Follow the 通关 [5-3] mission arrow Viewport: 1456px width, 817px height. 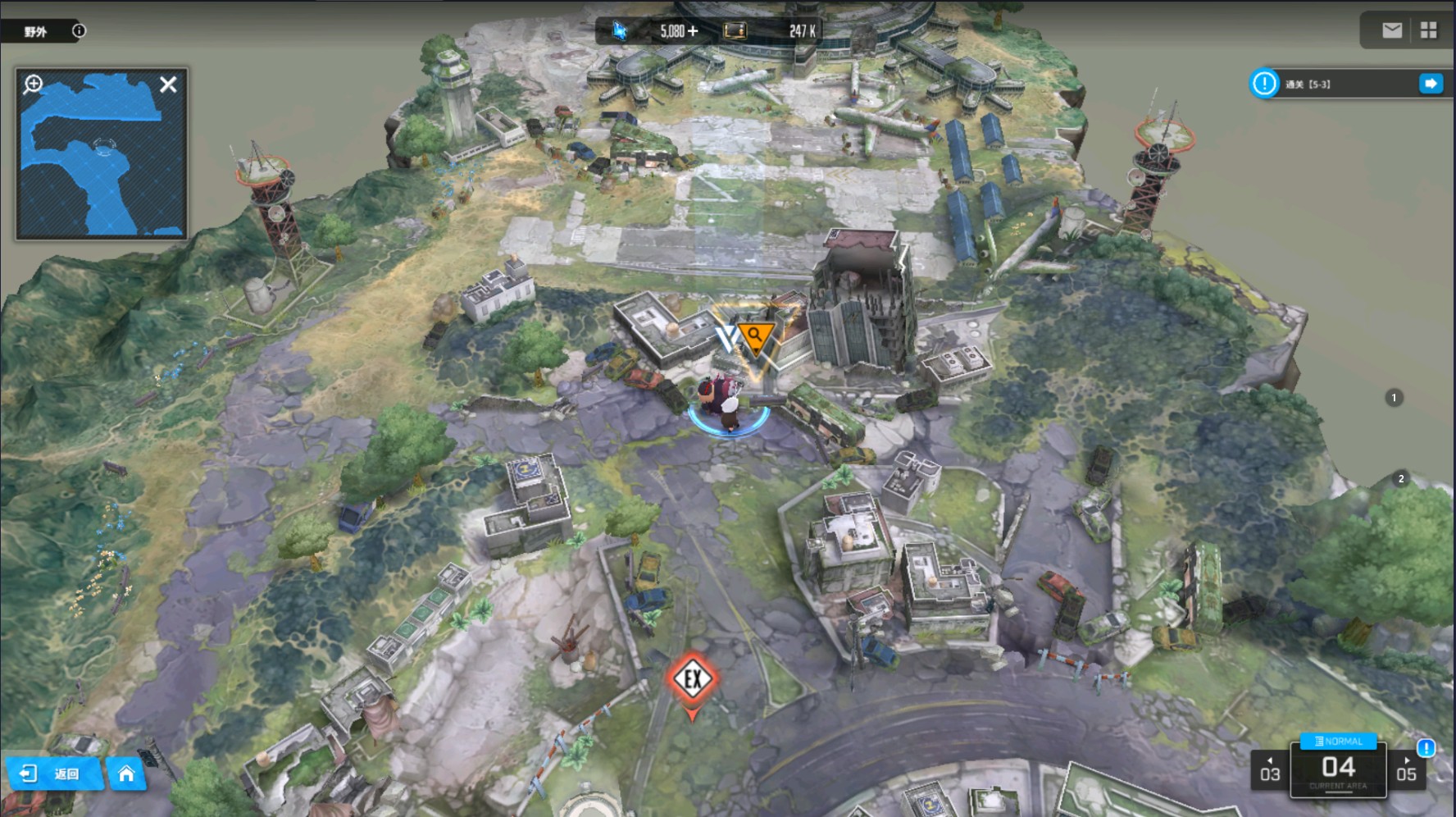[x=1431, y=84]
